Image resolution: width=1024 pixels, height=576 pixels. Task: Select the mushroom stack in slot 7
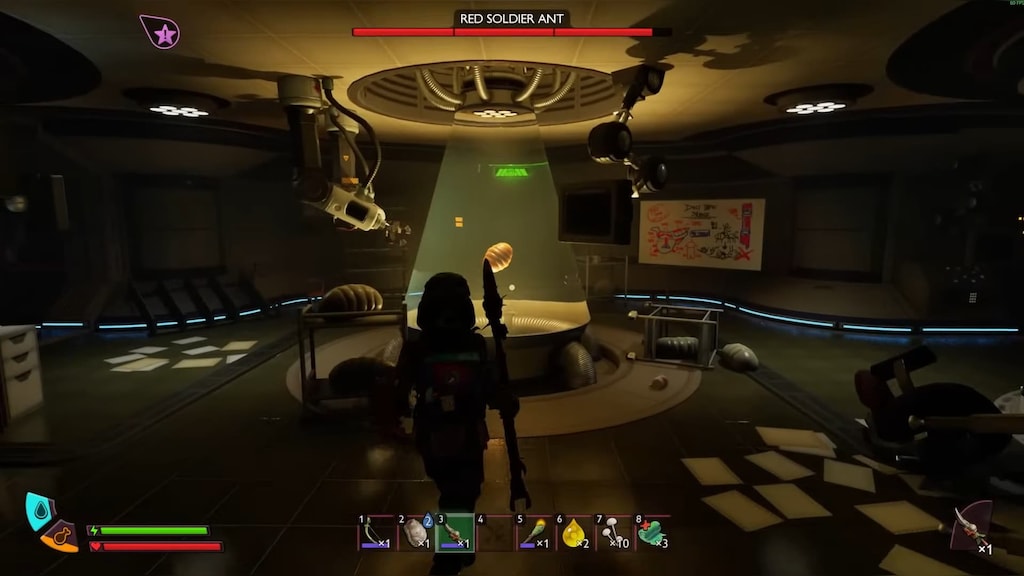point(613,532)
